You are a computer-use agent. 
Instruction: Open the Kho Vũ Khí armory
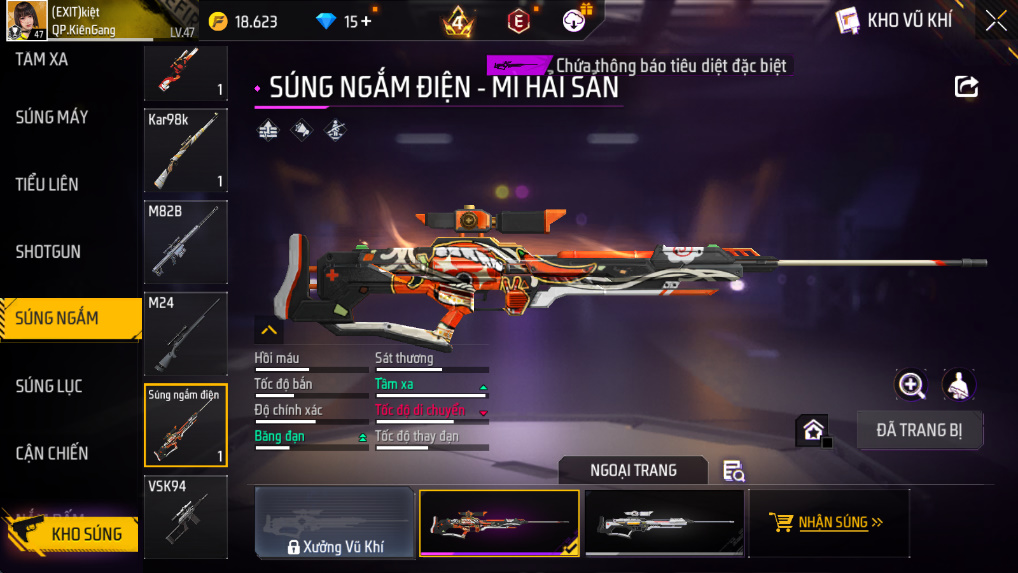coord(894,21)
